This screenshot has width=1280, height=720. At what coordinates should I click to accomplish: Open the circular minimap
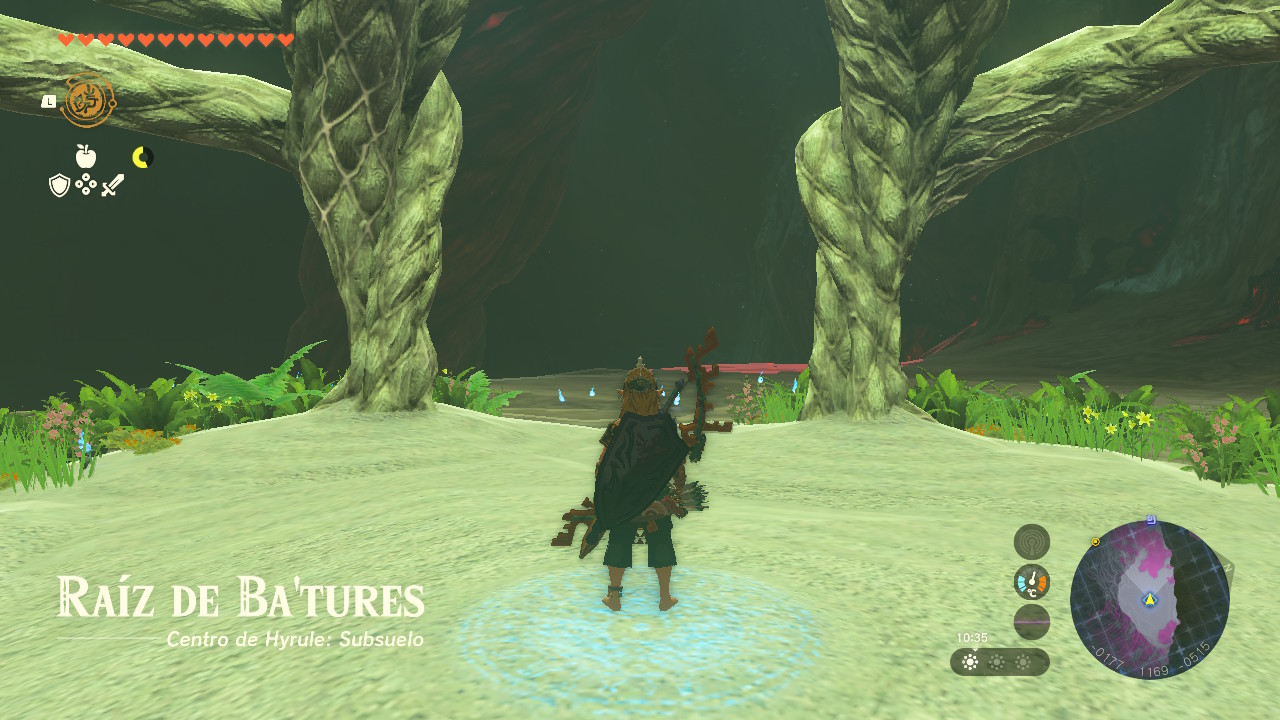pos(1149,600)
